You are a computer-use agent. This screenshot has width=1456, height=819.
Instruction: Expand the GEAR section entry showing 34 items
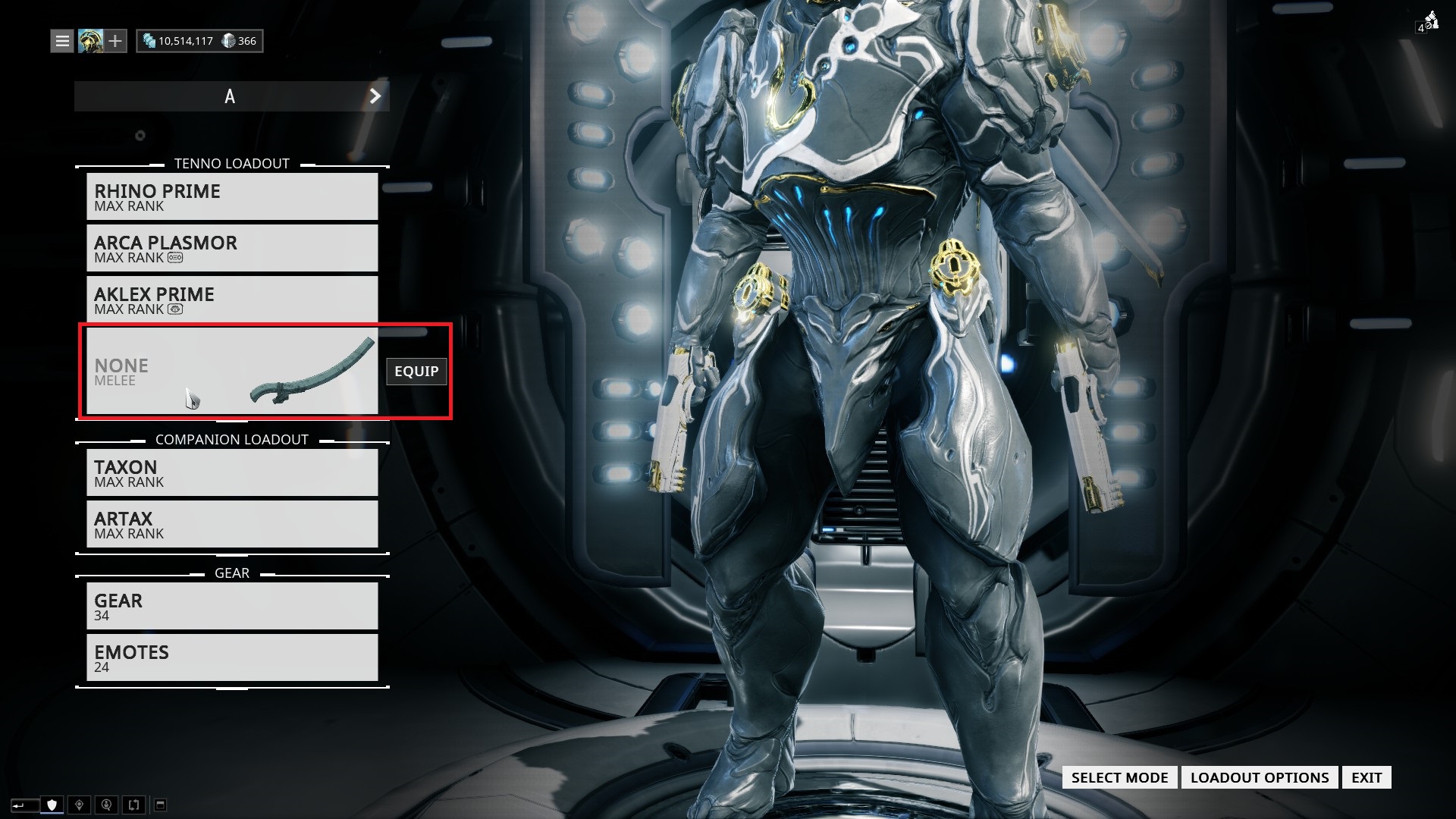pyautogui.click(x=232, y=606)
